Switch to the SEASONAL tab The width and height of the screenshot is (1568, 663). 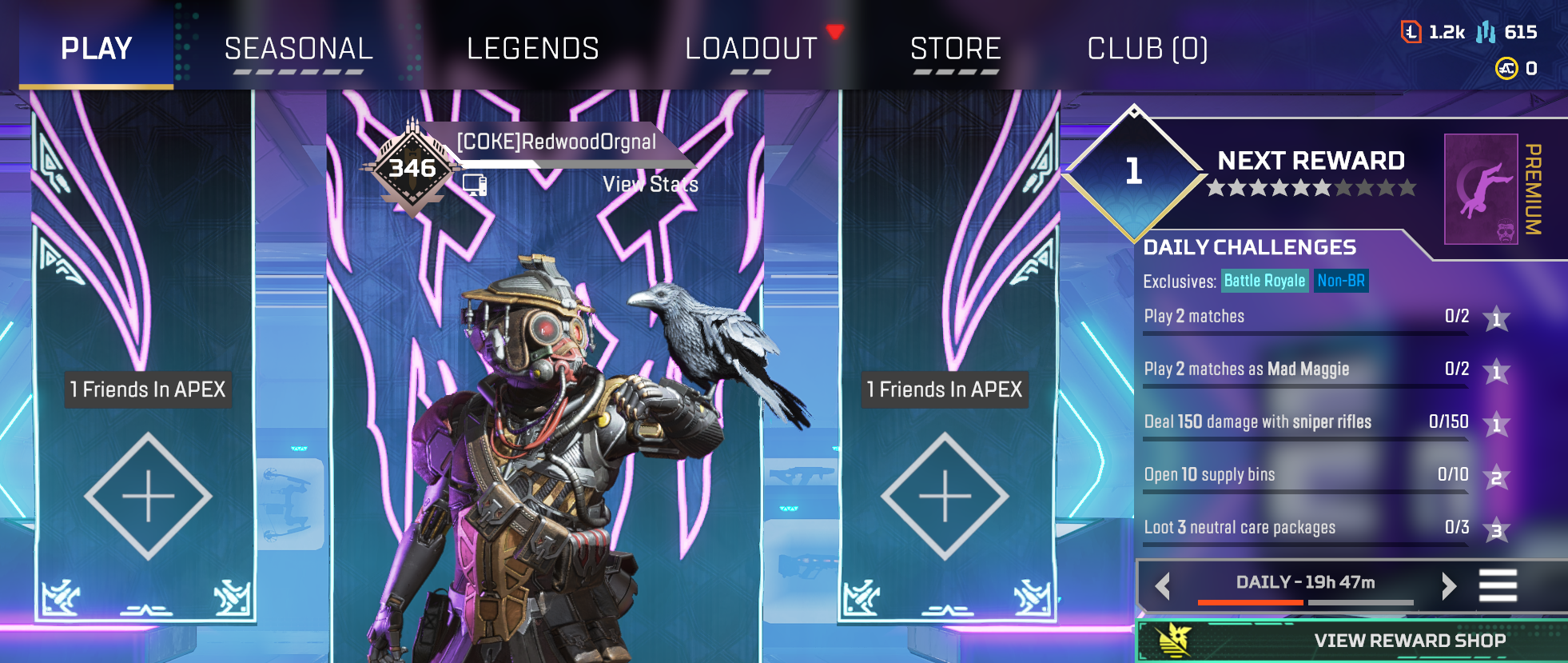tap(299, 49)
